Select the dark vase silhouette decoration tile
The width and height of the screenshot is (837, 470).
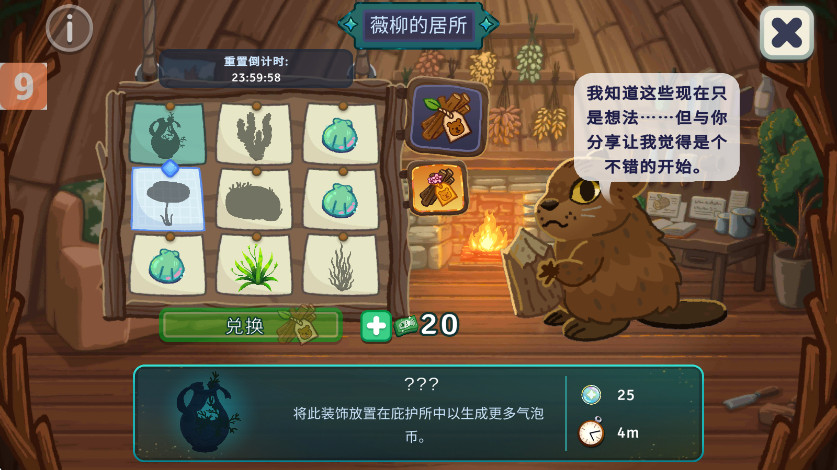pyautogui.click(x=167, y=133)
